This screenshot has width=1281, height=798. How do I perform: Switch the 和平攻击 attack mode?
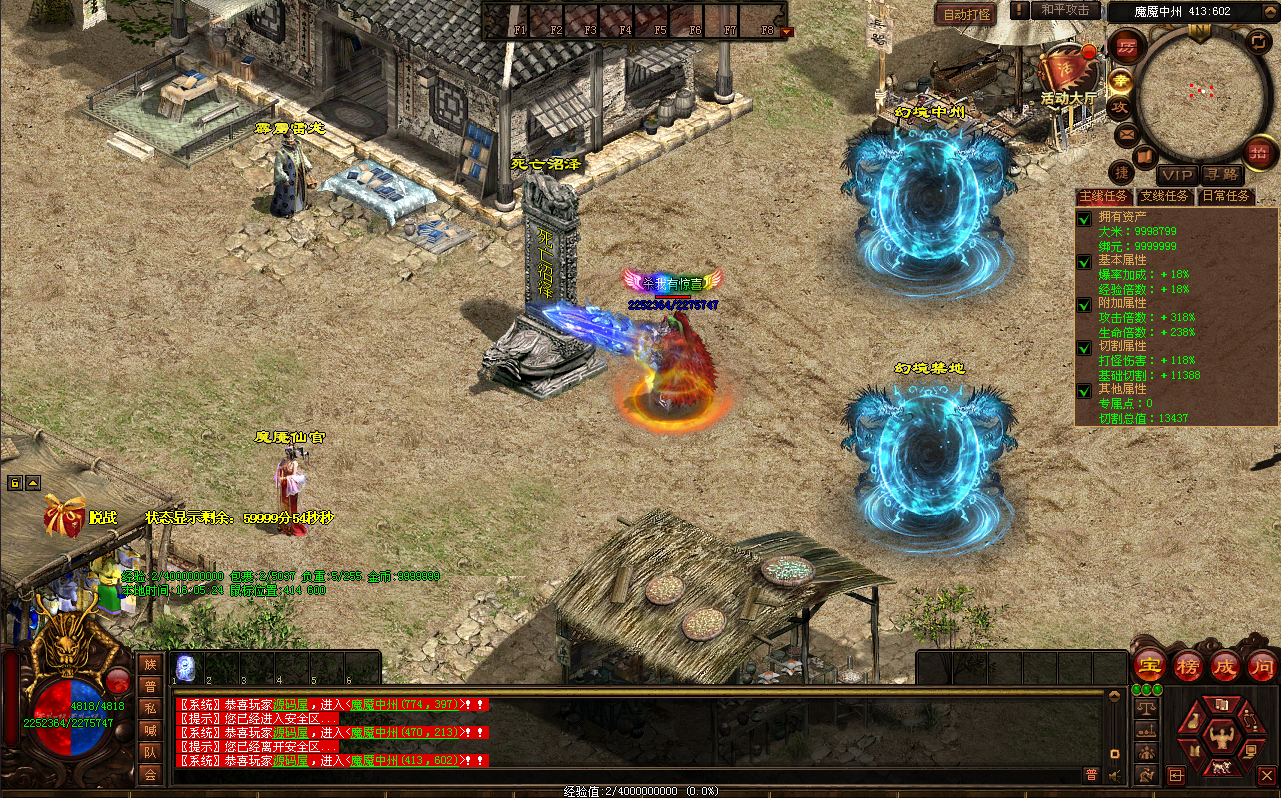(1066, 10)
